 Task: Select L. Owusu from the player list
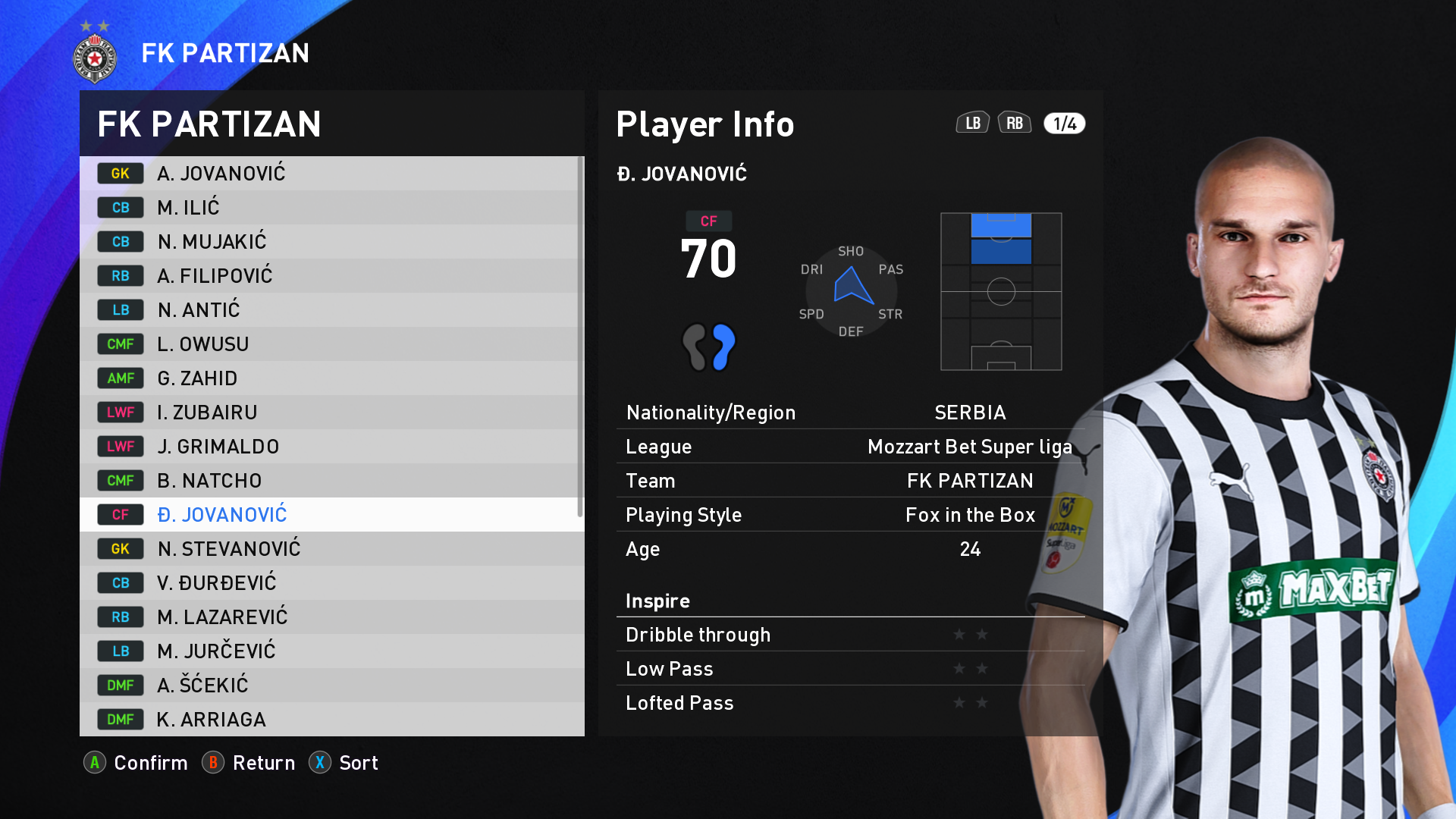(331, 344)
